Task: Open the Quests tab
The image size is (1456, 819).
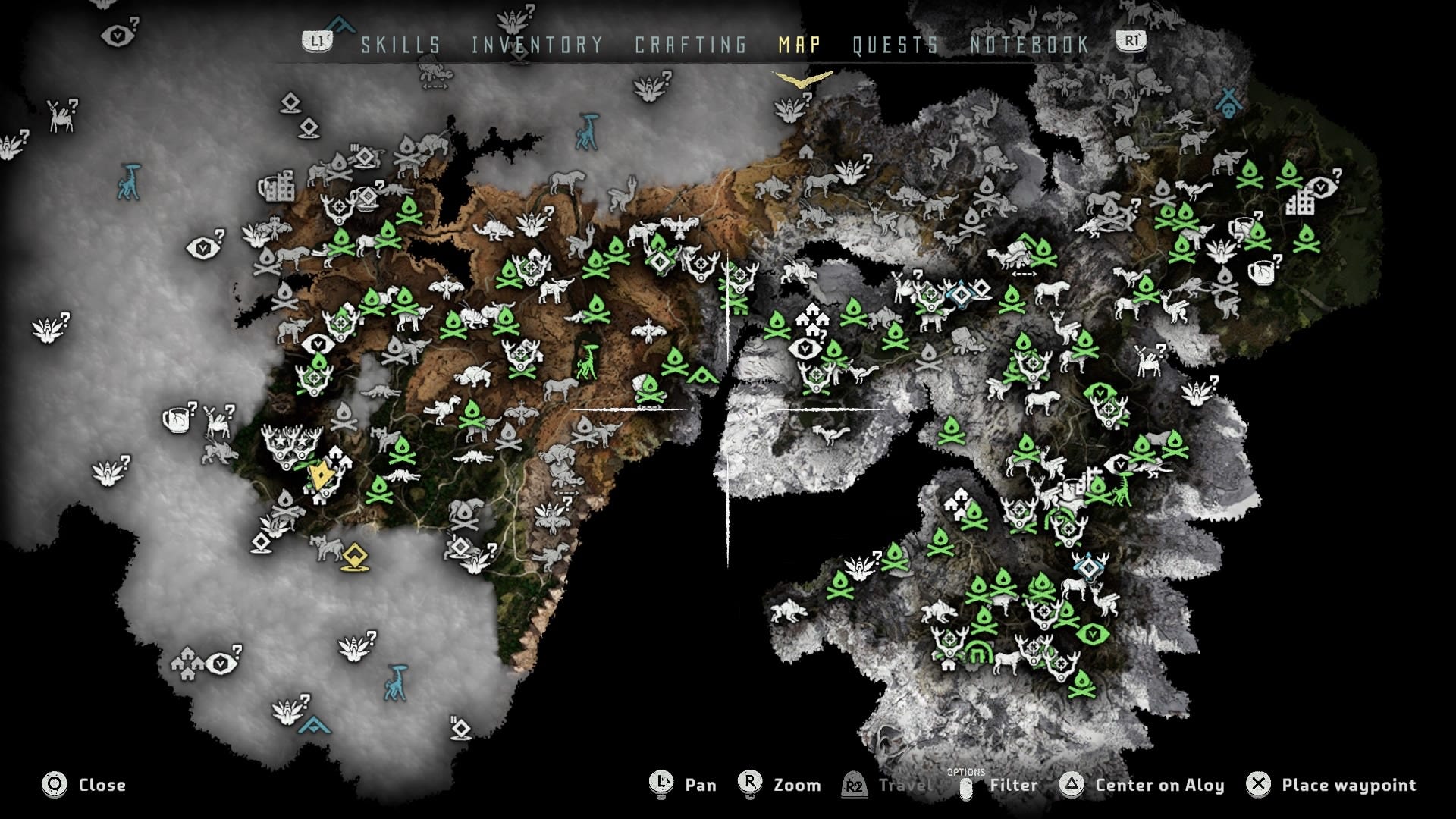Action: tap(896, 45)
